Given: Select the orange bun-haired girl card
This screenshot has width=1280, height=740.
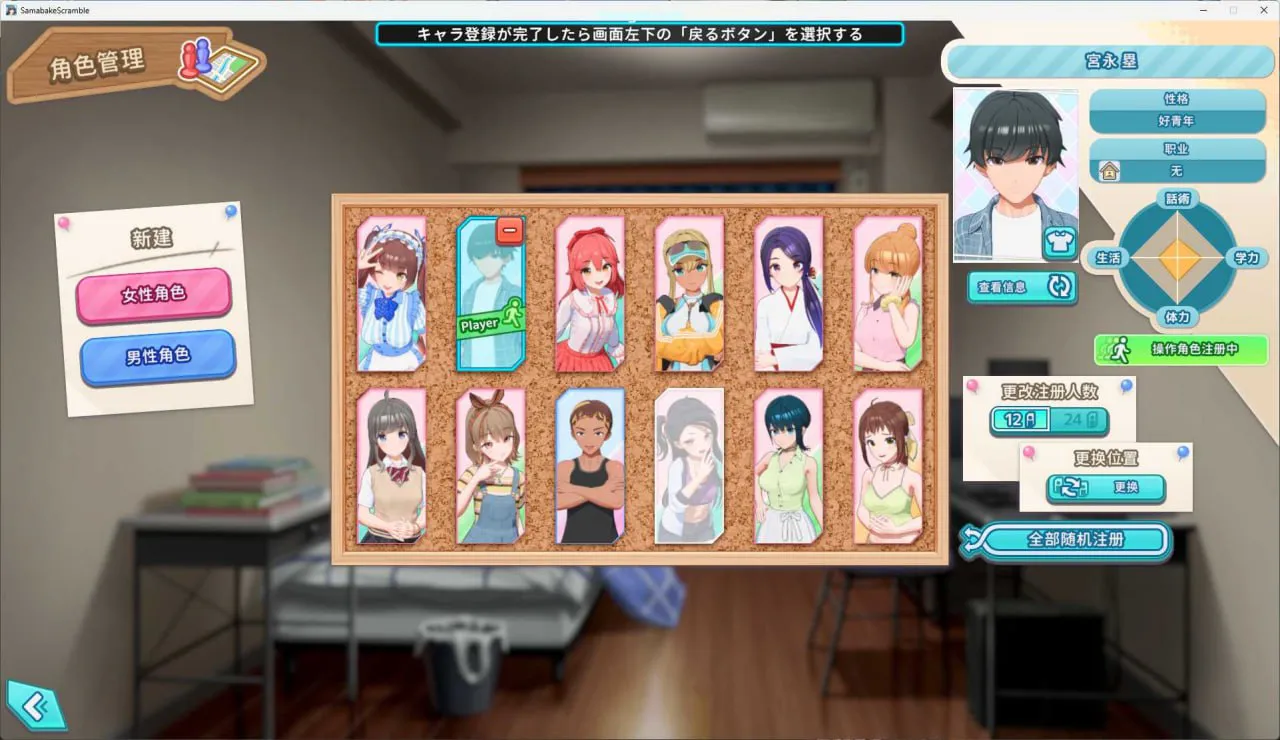Looking at the screenshot, I should coord(887,294).
